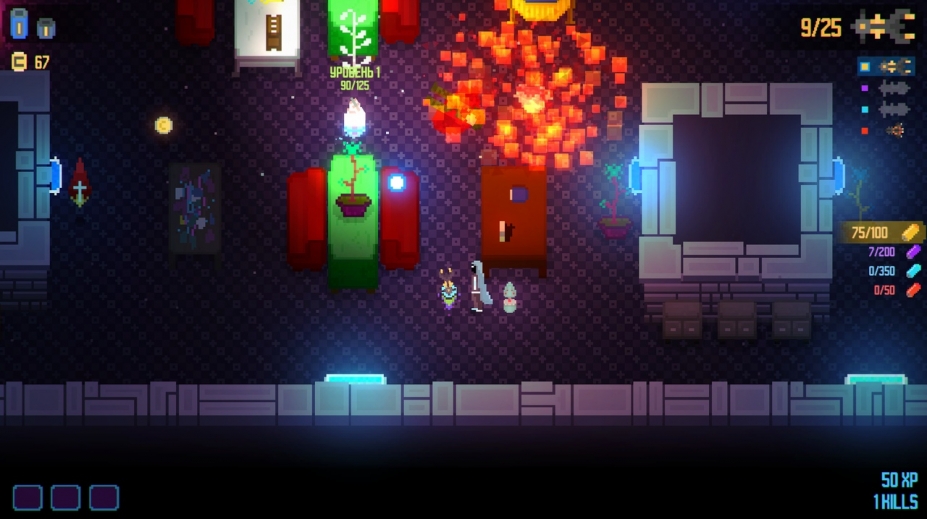Switch to the purple-marked weapon
The height and width of the screenshot is (519, 927).
coord(895,88)
